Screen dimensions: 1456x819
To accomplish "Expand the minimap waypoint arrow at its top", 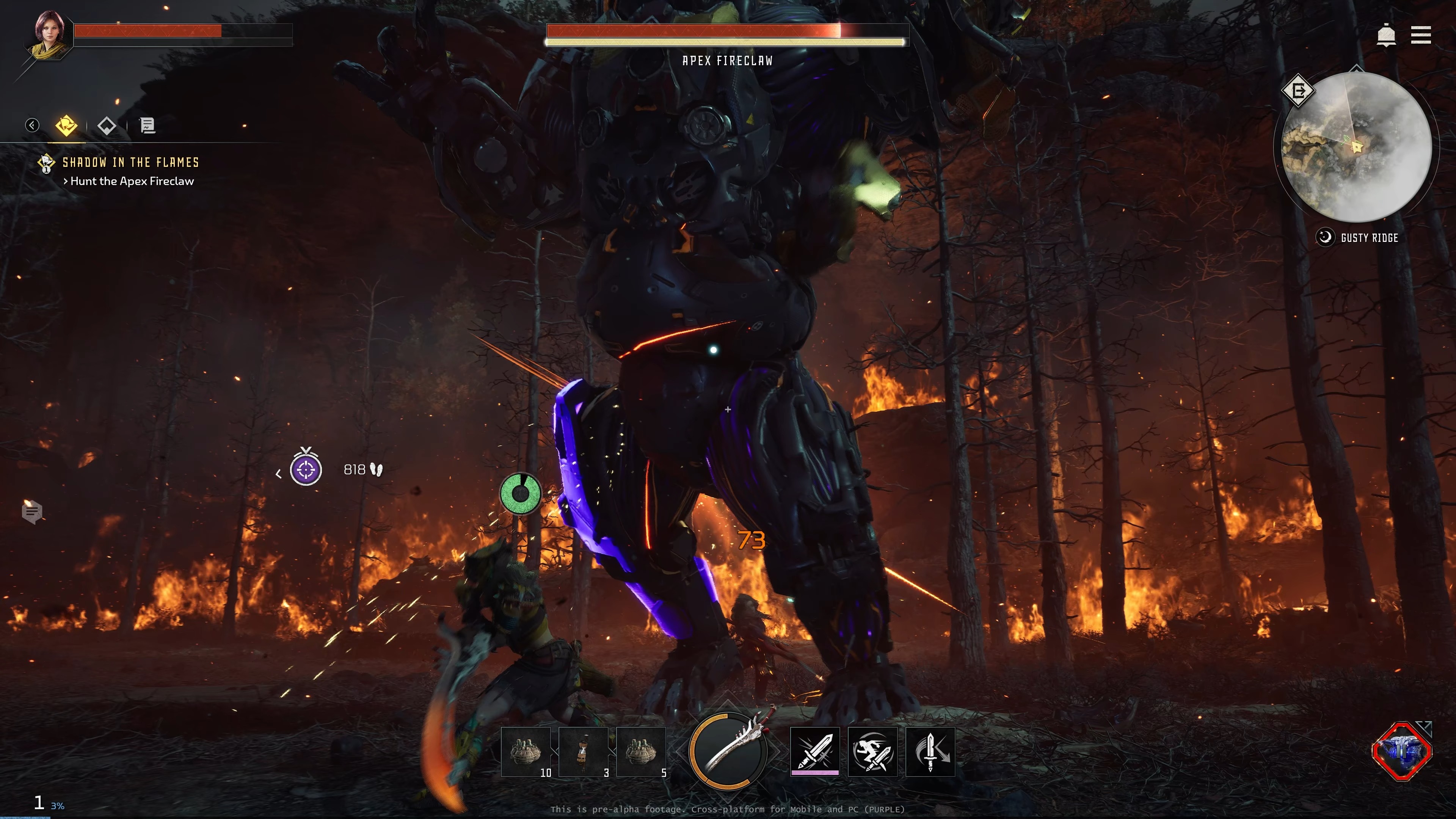I will [x=1357, y=69].
